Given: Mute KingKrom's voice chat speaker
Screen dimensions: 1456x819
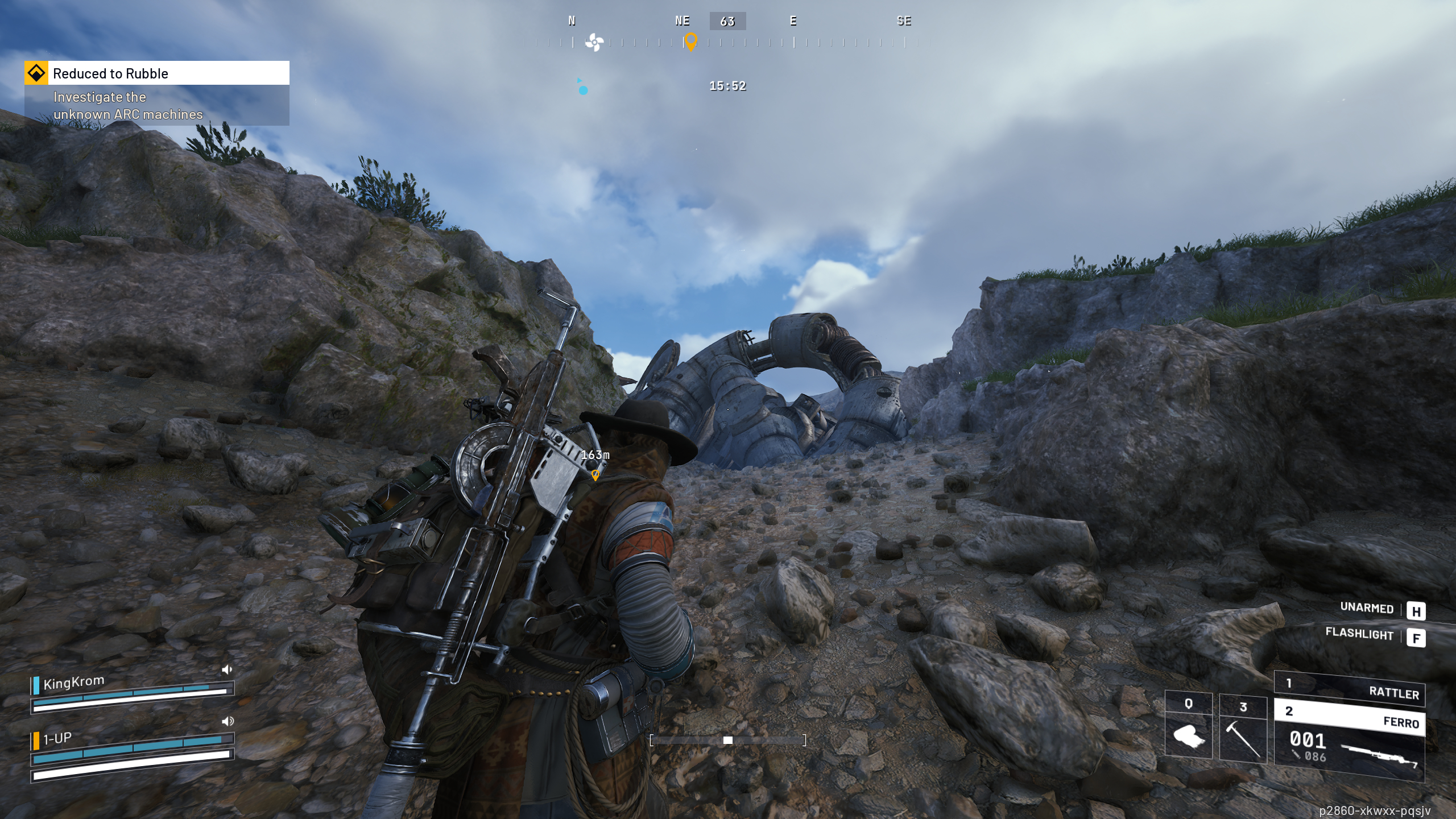Looking at the screenshot, I should [227, 669].
